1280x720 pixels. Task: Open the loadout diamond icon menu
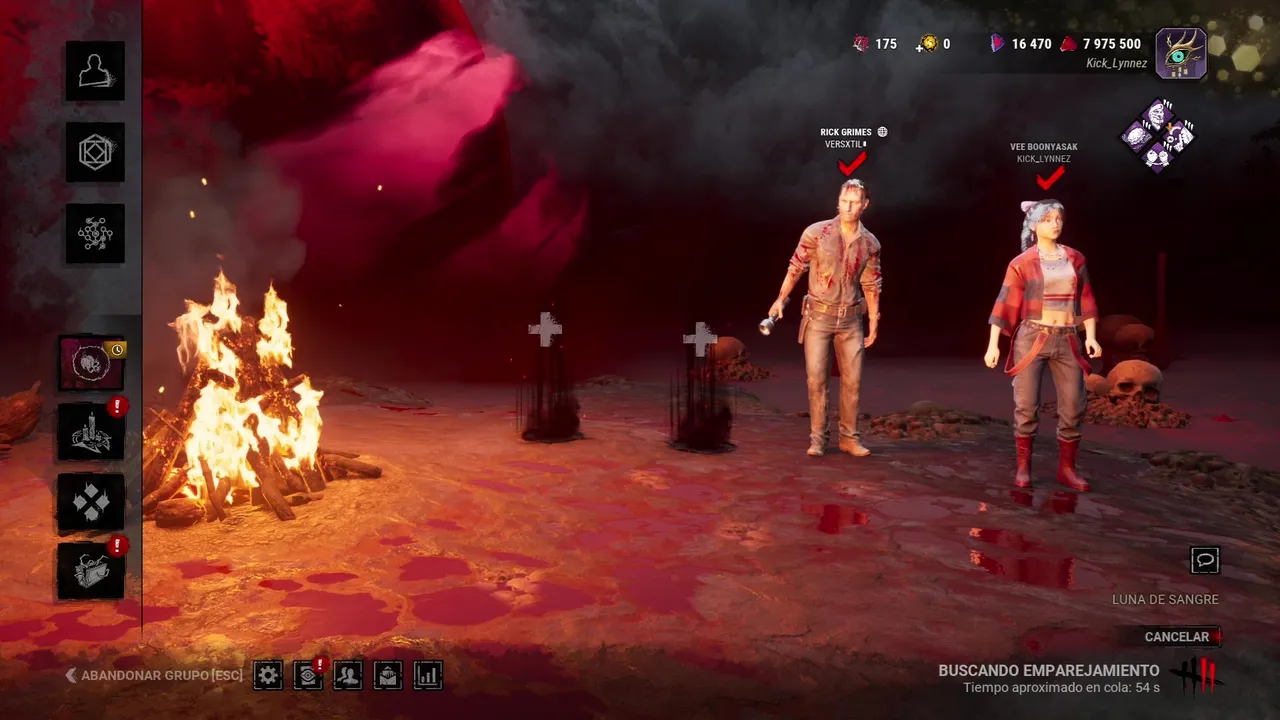click(95, 152)
